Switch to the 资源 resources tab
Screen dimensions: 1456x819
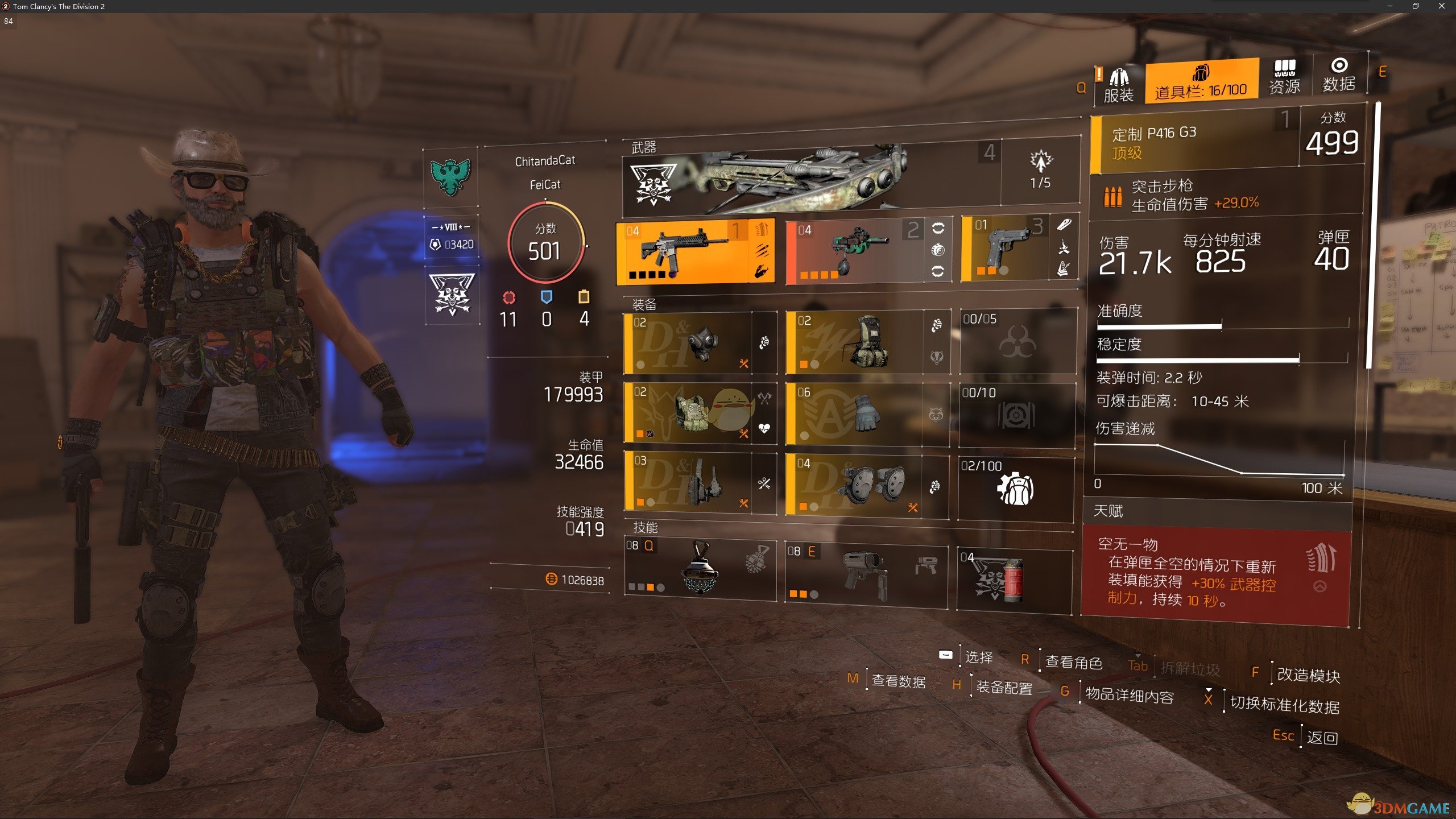(1284, 77)
